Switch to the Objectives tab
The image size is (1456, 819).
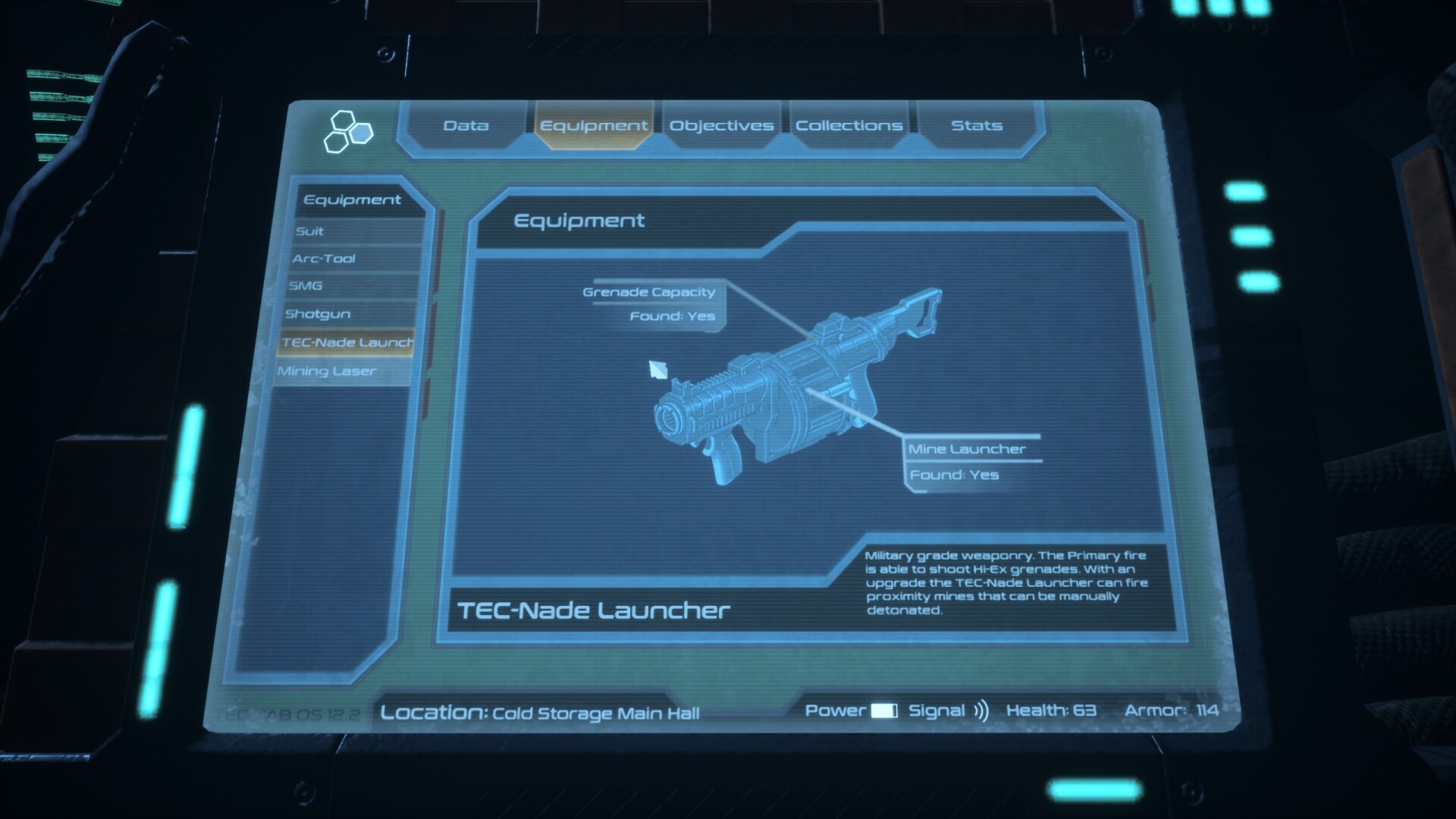[x=721, y=125]
